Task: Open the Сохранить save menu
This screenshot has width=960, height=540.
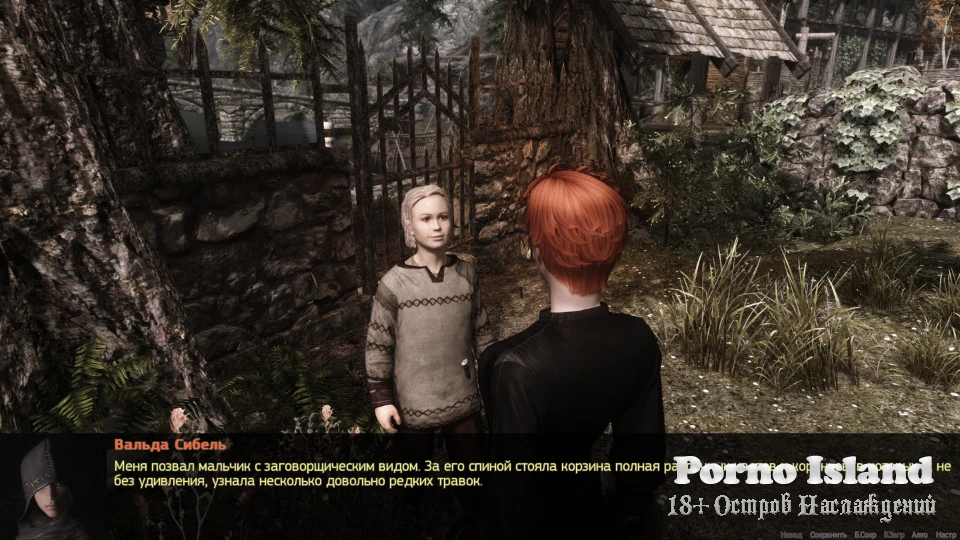Action: tap(827, 535)
